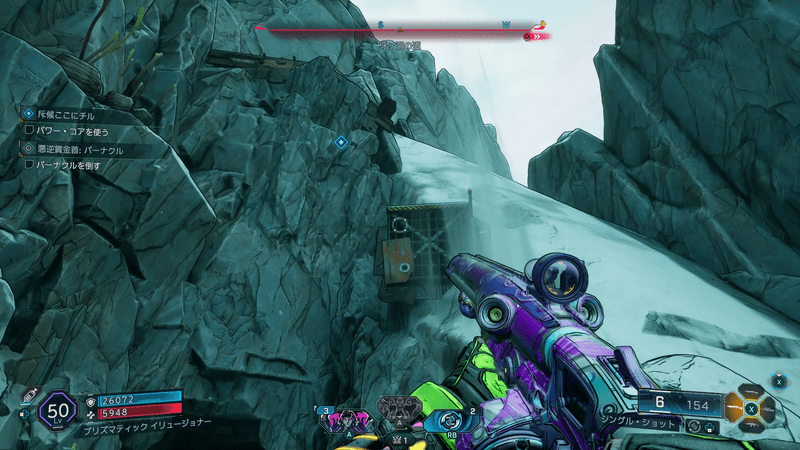Click the compass bar at the top
This screenshot has width=800, height=450.
pyautogui.click(x=400, y=27)
